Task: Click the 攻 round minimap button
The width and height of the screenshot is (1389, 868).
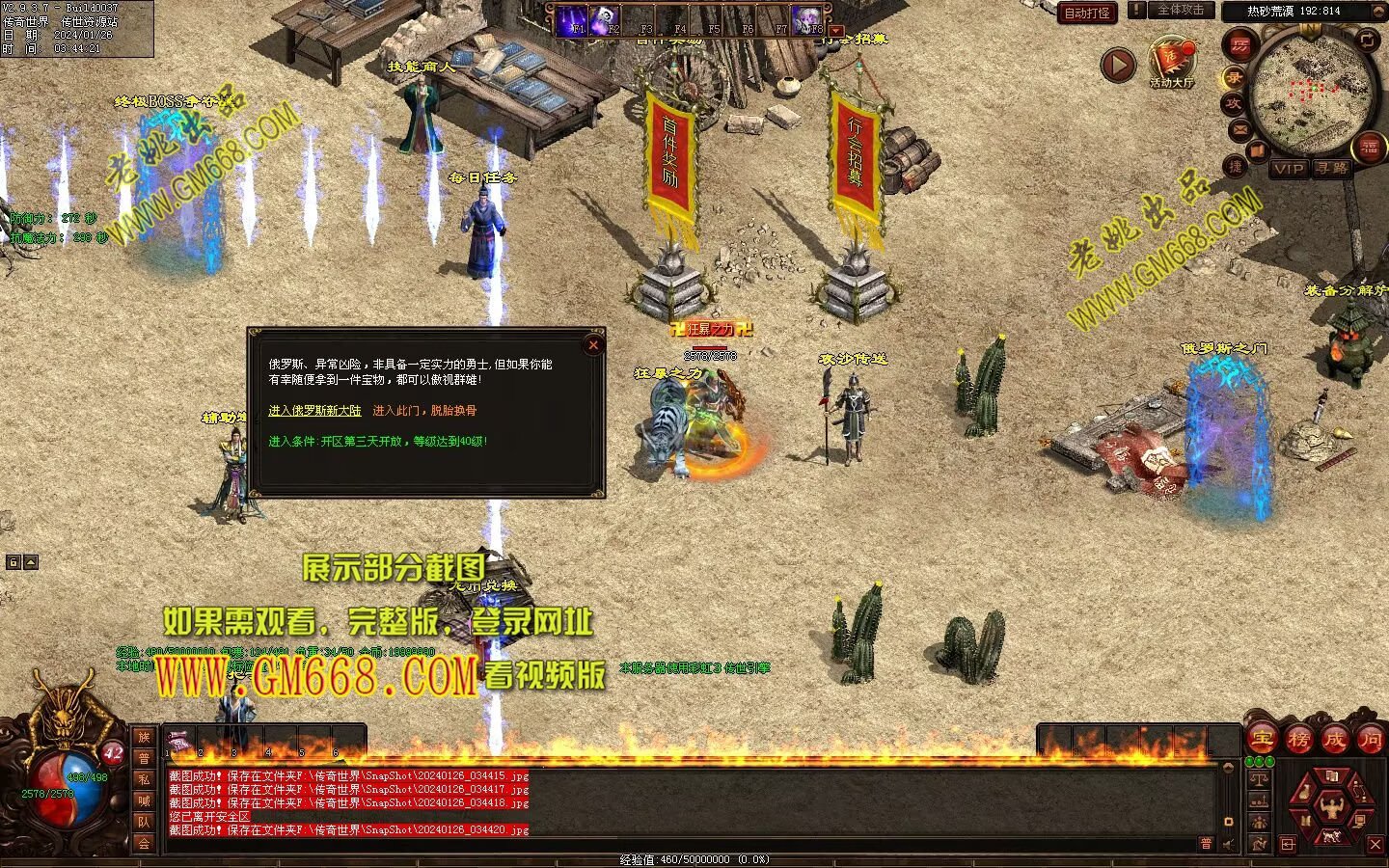Action: [x=1233, y=103]
